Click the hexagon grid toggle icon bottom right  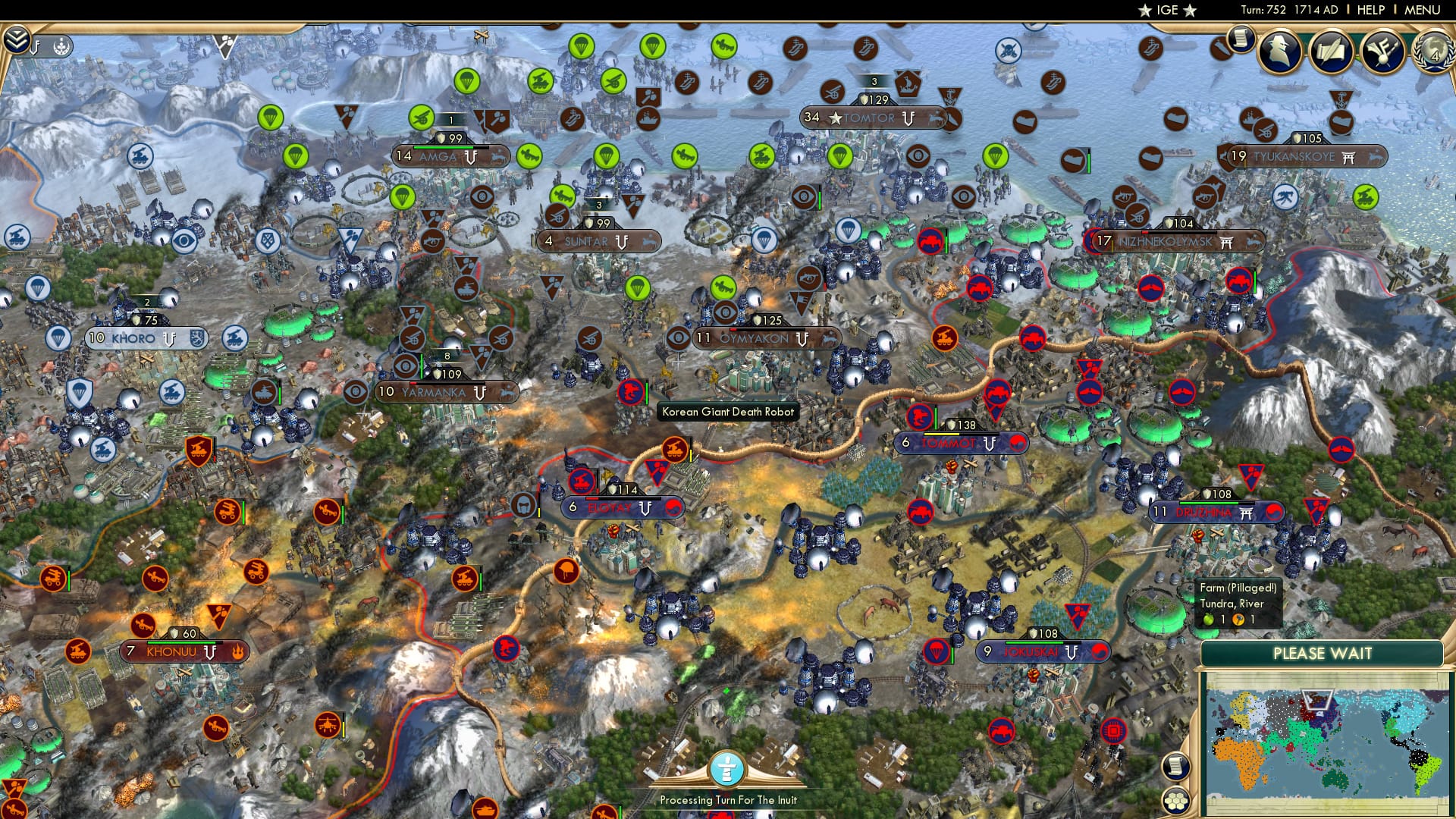pyautogui.click(x=1177, y=802)
